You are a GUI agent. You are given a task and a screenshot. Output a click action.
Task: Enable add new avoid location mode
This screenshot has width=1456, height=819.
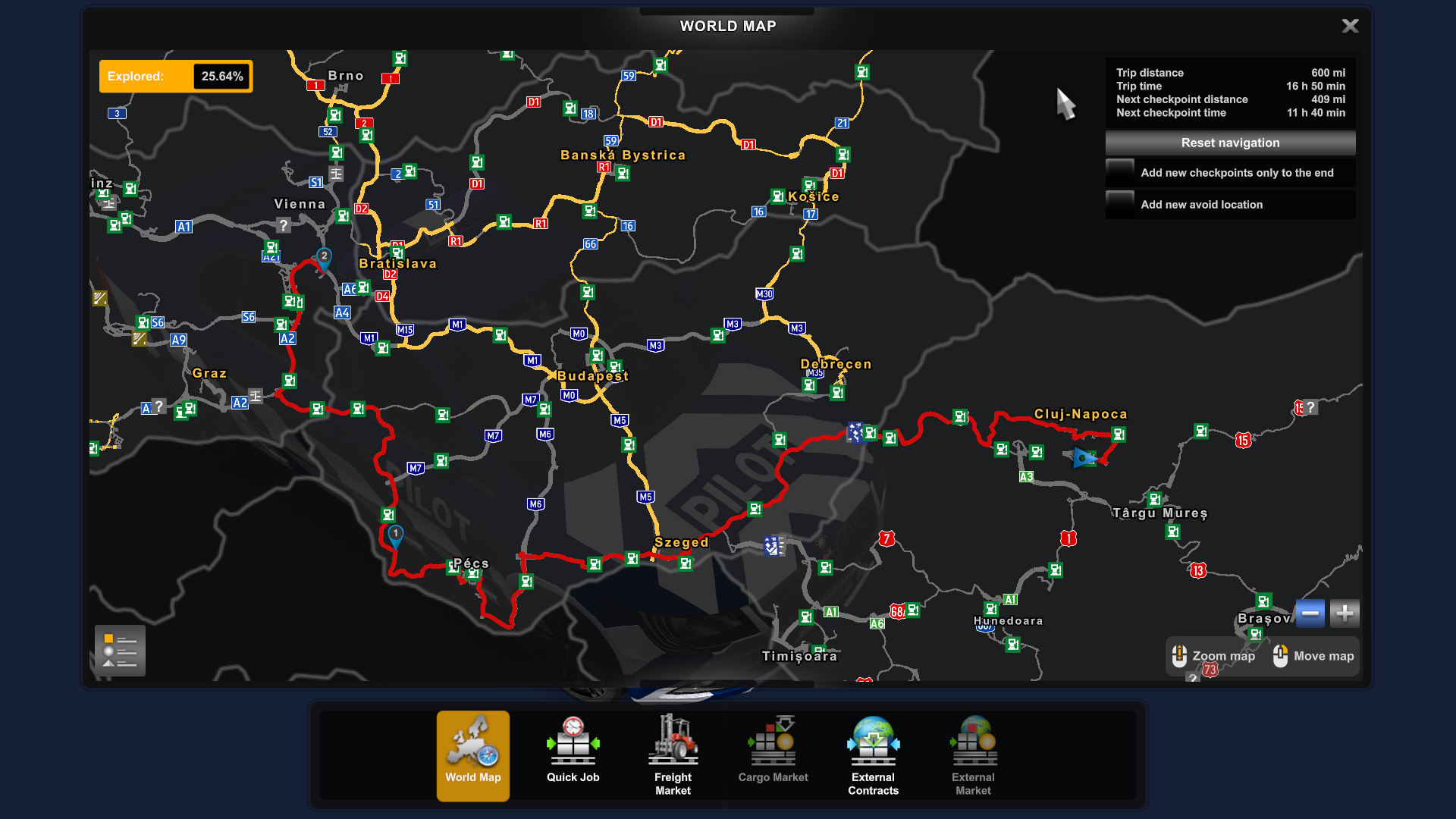click(x=1120, y=204)
